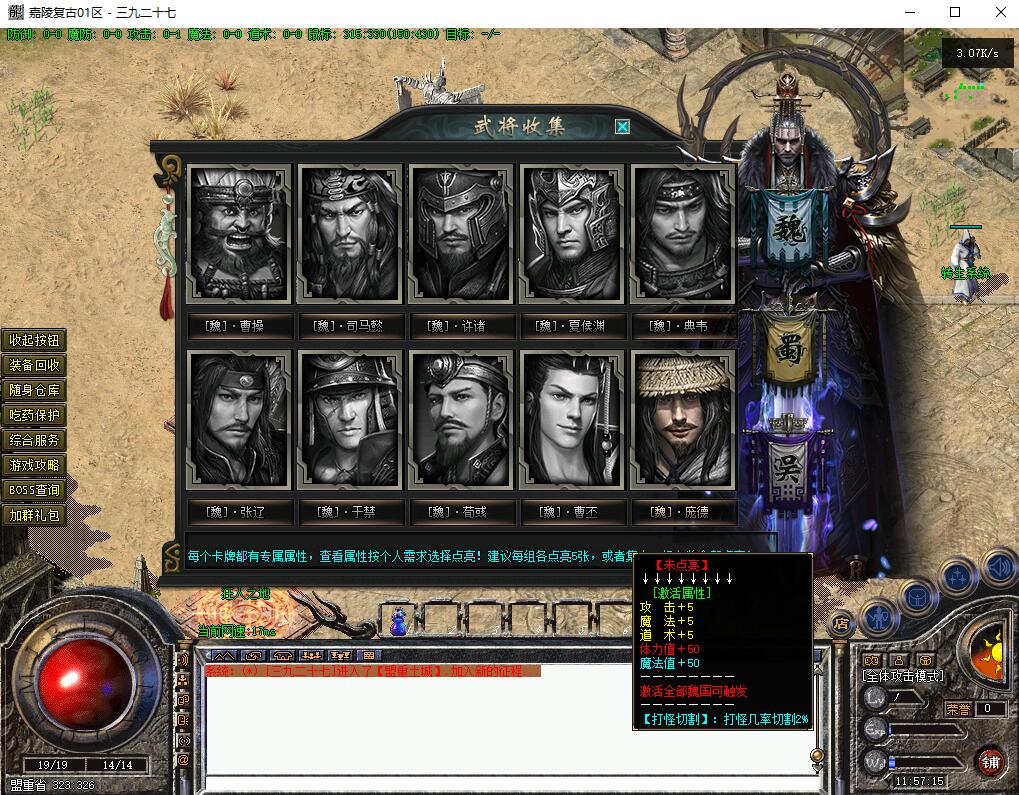The height and width of the screenshot is (795, 1019).
Task: Open 装备回收 equipment recycling
Action: (x=35, y=365)
